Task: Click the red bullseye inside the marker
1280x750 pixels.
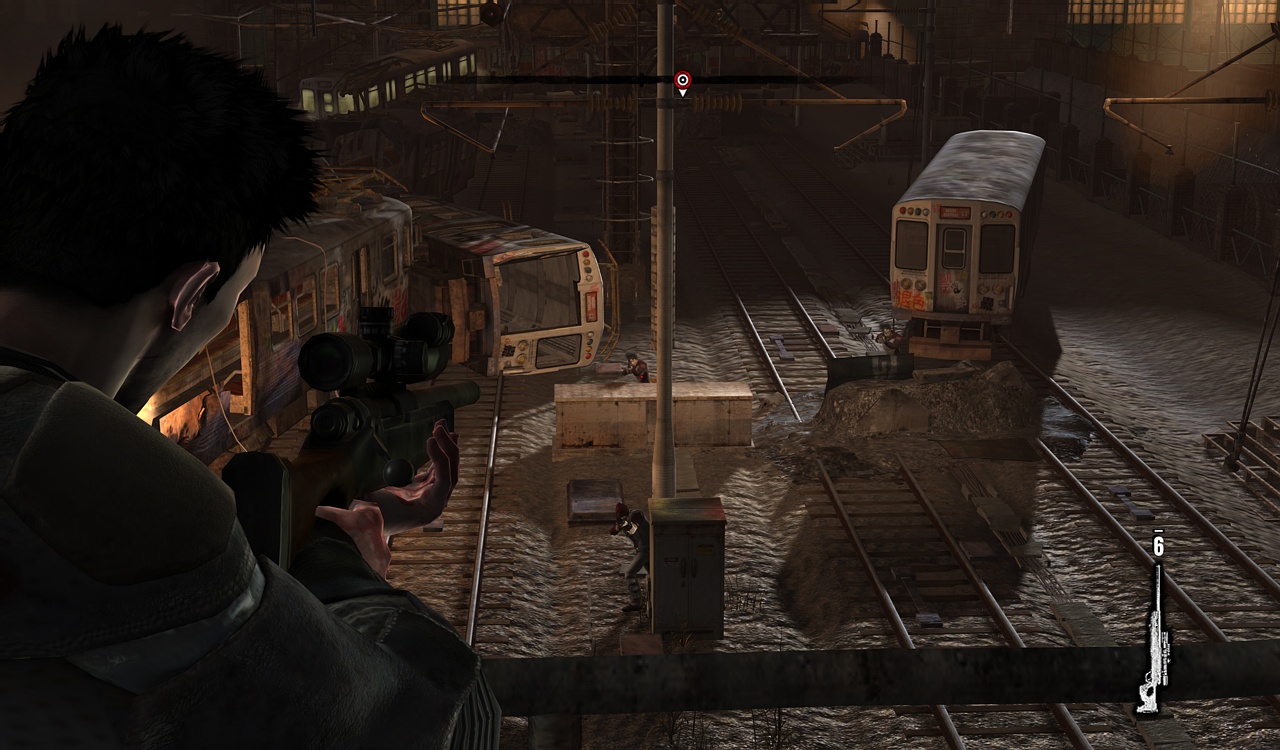Action: point(682,78)
